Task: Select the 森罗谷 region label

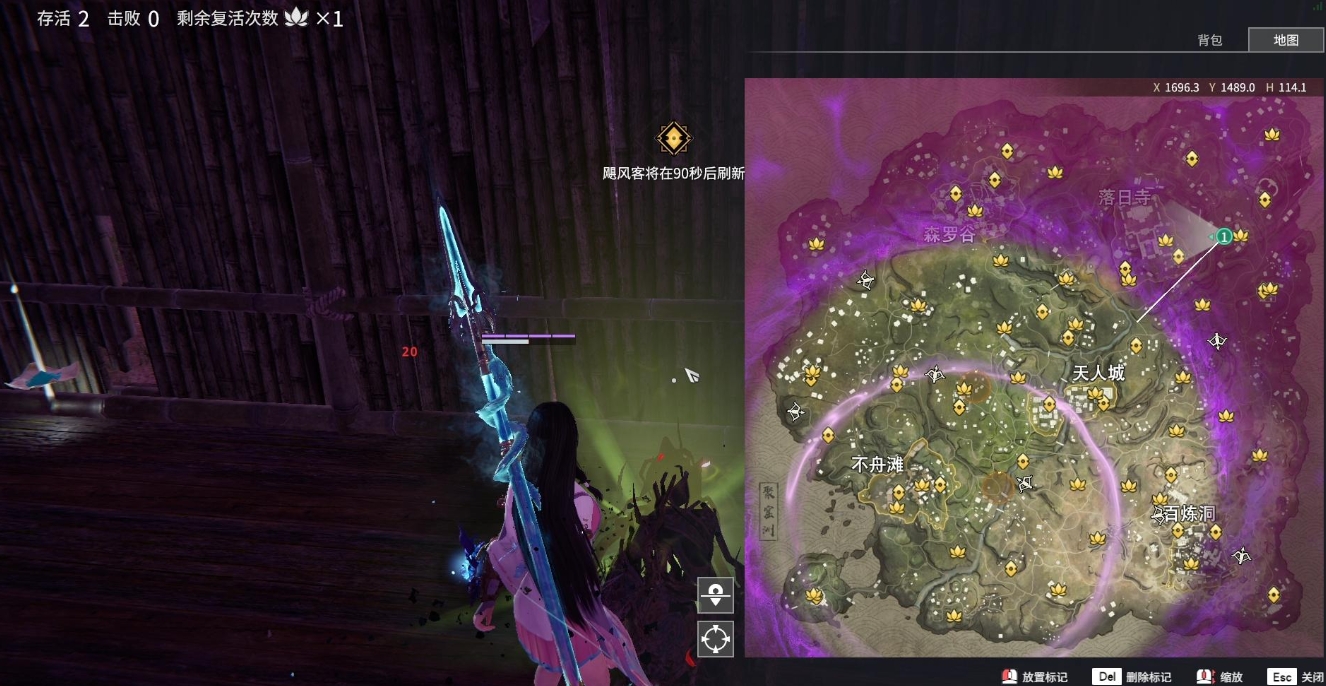Action: [x=948, y=235]
